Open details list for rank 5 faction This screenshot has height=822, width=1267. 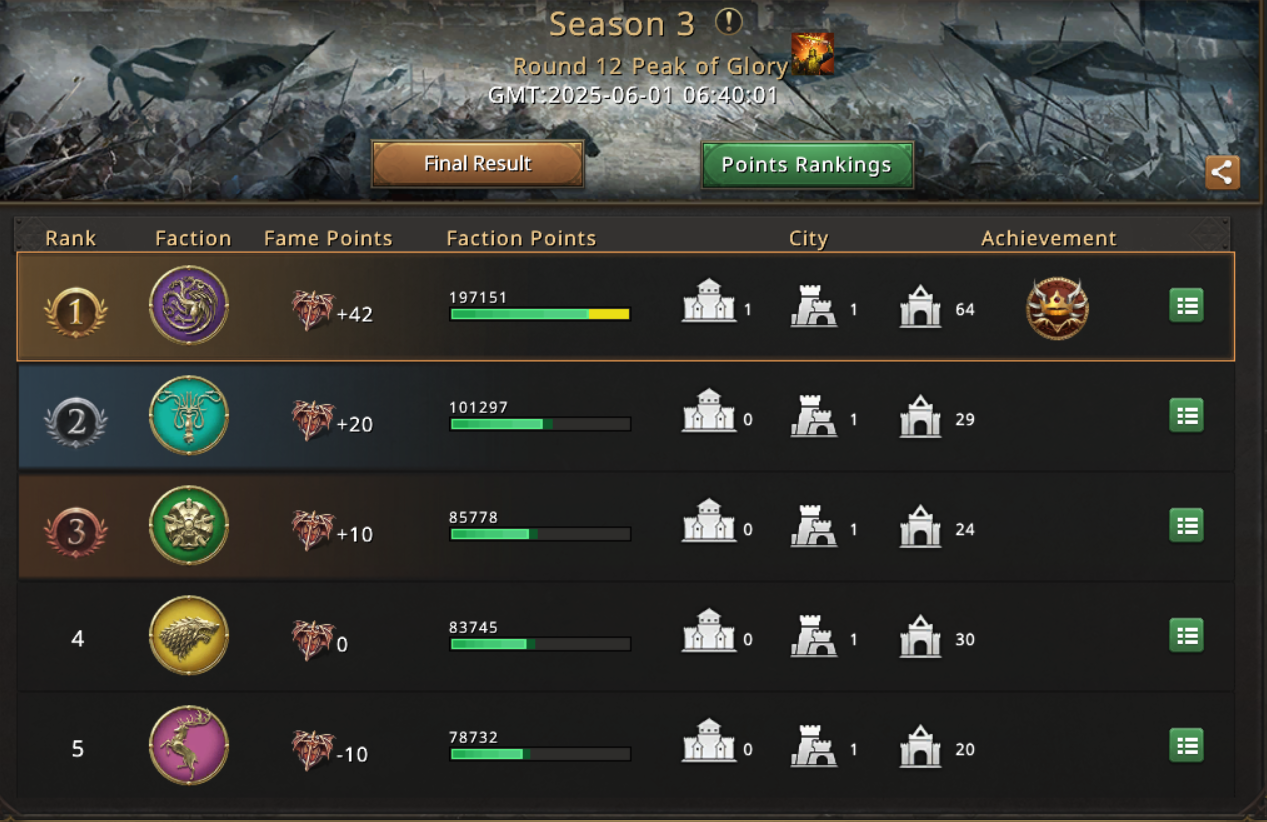1186,746
